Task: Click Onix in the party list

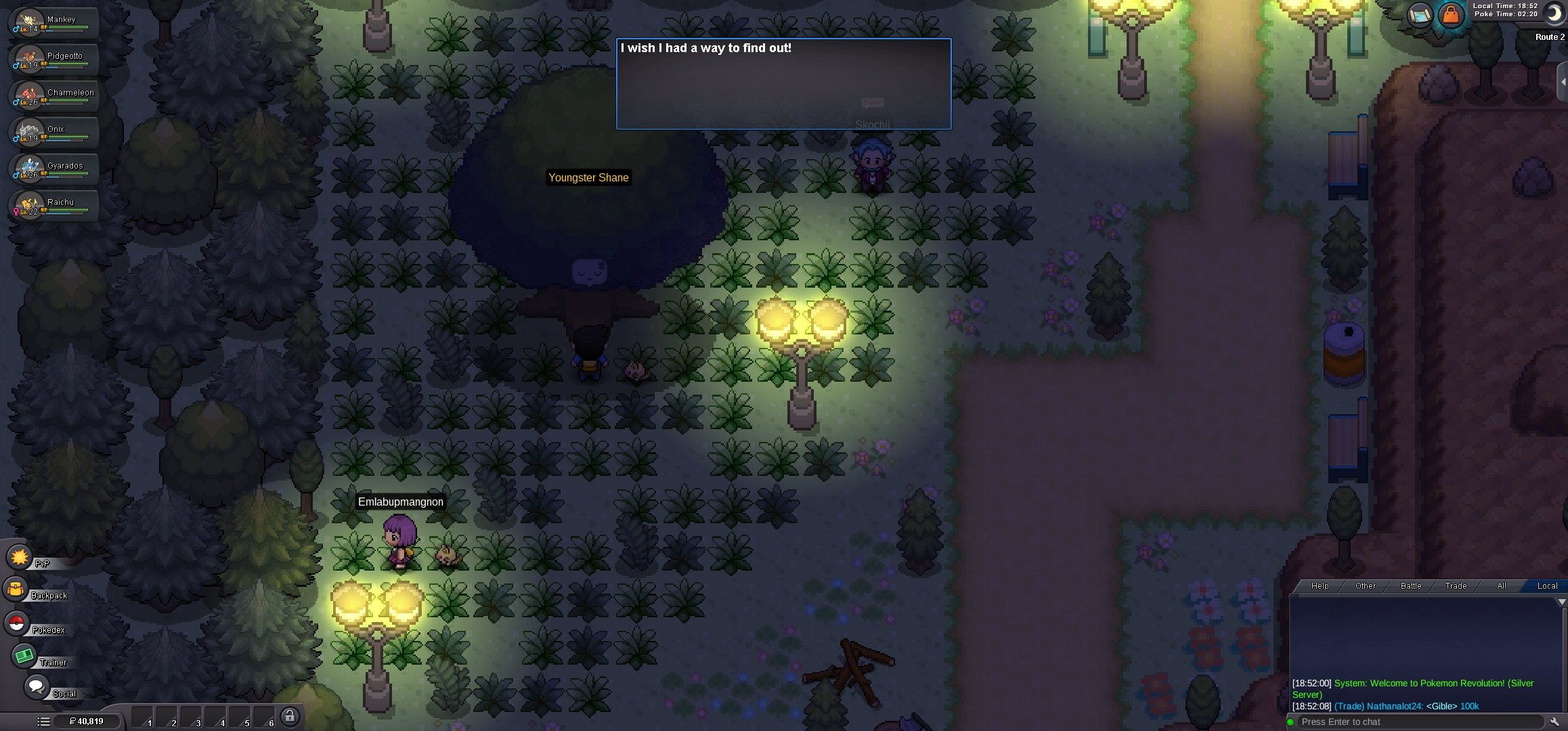Action: 54,133
